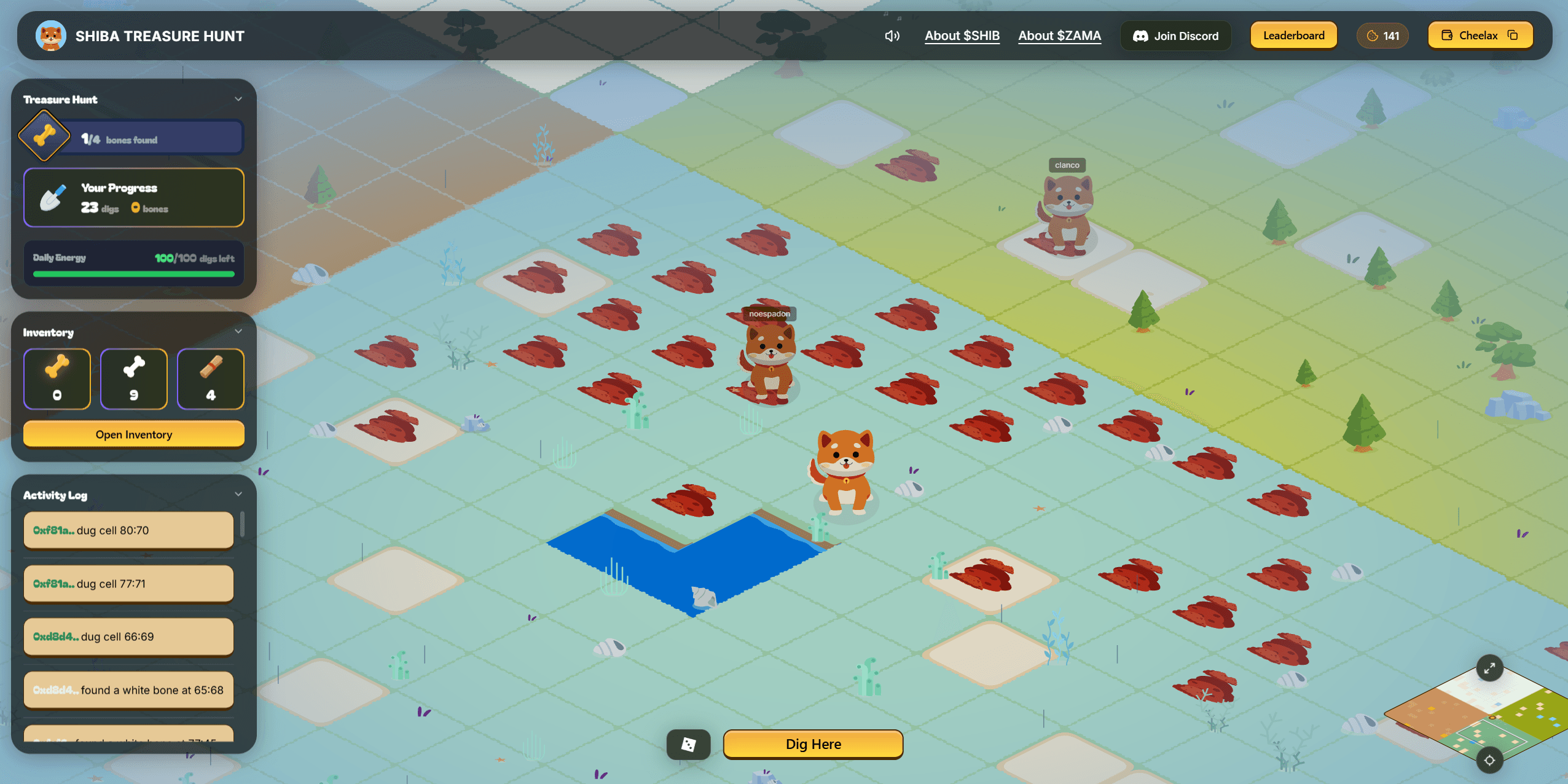The width and height of the screenshot is (1568, 784).
Task: Expand the minimap with the arrows button
Action: click(x=1489, y=668)
